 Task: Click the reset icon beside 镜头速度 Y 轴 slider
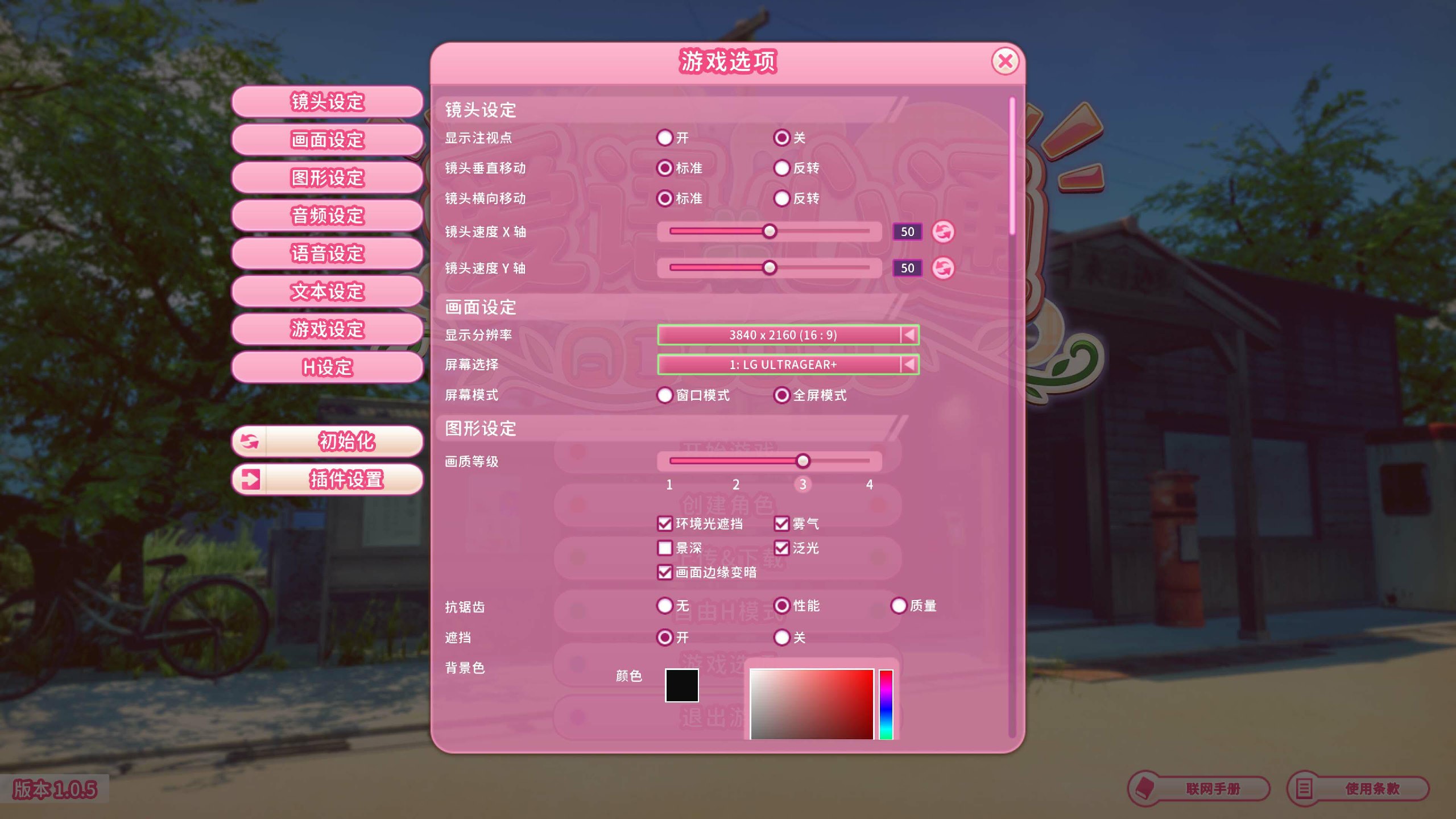tap(942, 268)
